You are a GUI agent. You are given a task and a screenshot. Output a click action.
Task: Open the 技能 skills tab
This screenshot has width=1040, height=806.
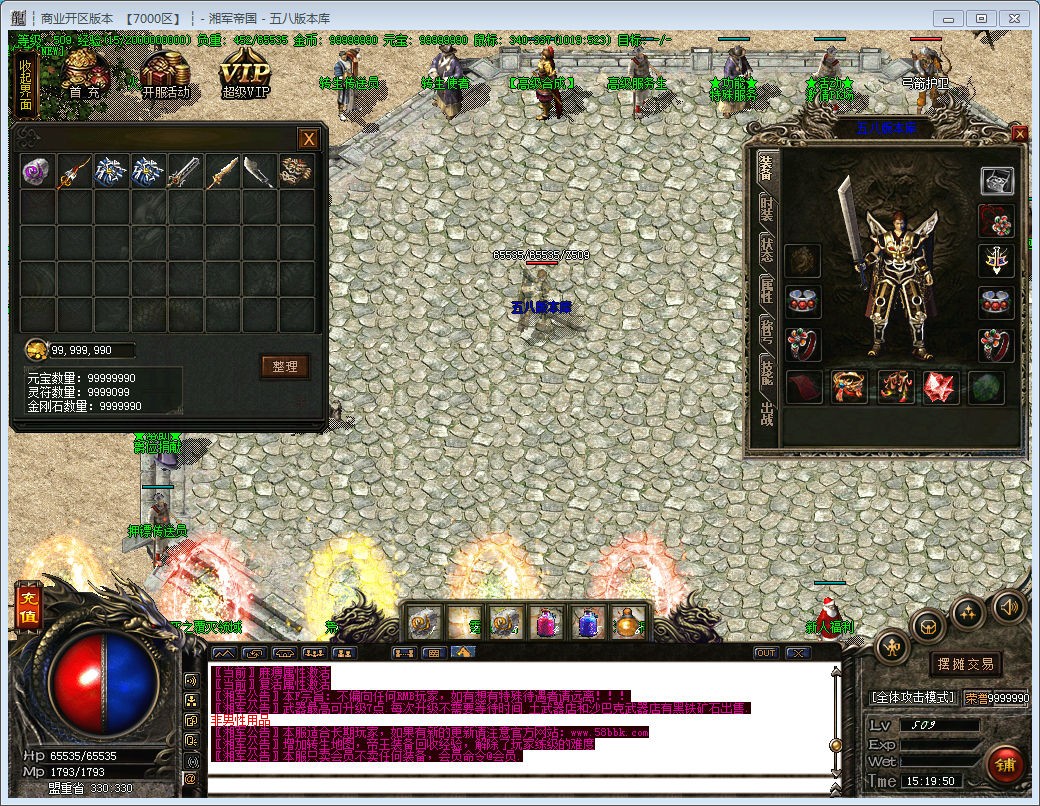coord(766,370)
